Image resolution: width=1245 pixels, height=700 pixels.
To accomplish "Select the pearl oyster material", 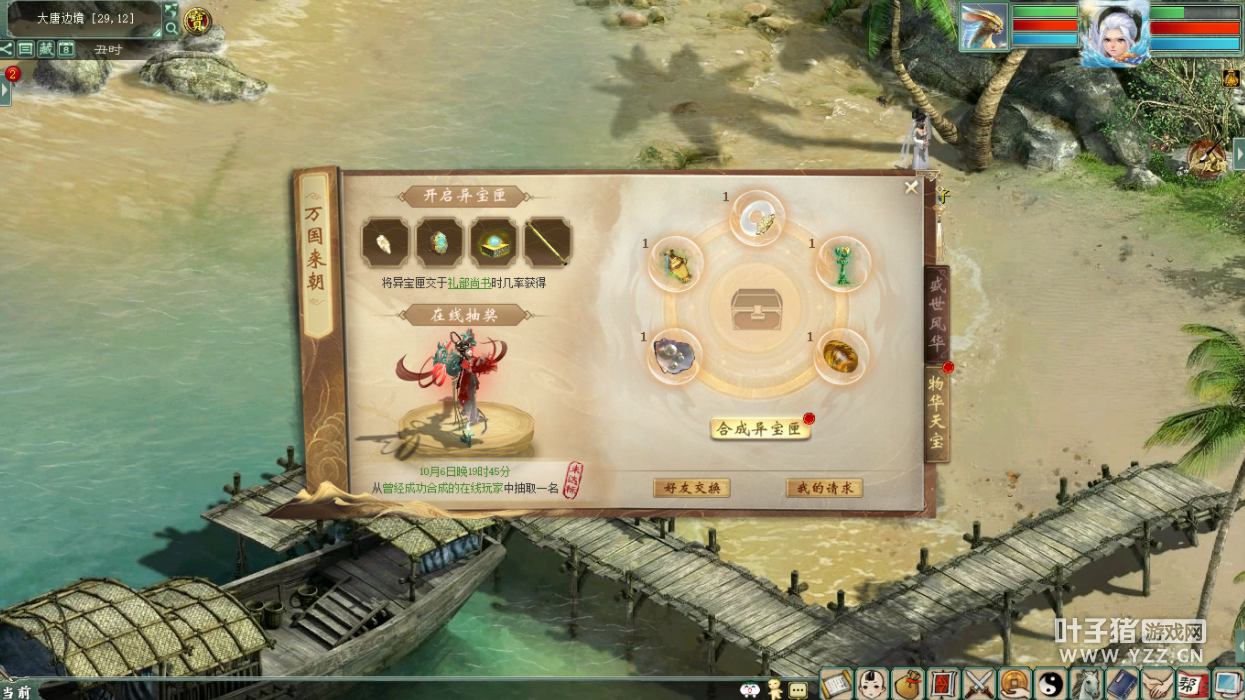I will (x=673, y=355).
